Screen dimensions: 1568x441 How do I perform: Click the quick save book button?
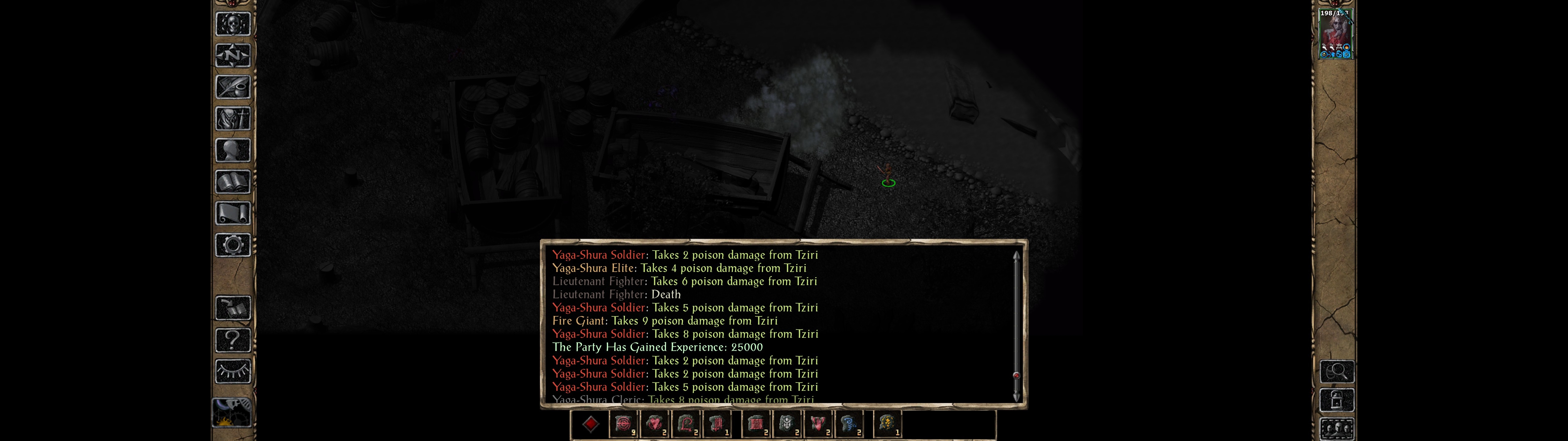[x=233, y=308]
